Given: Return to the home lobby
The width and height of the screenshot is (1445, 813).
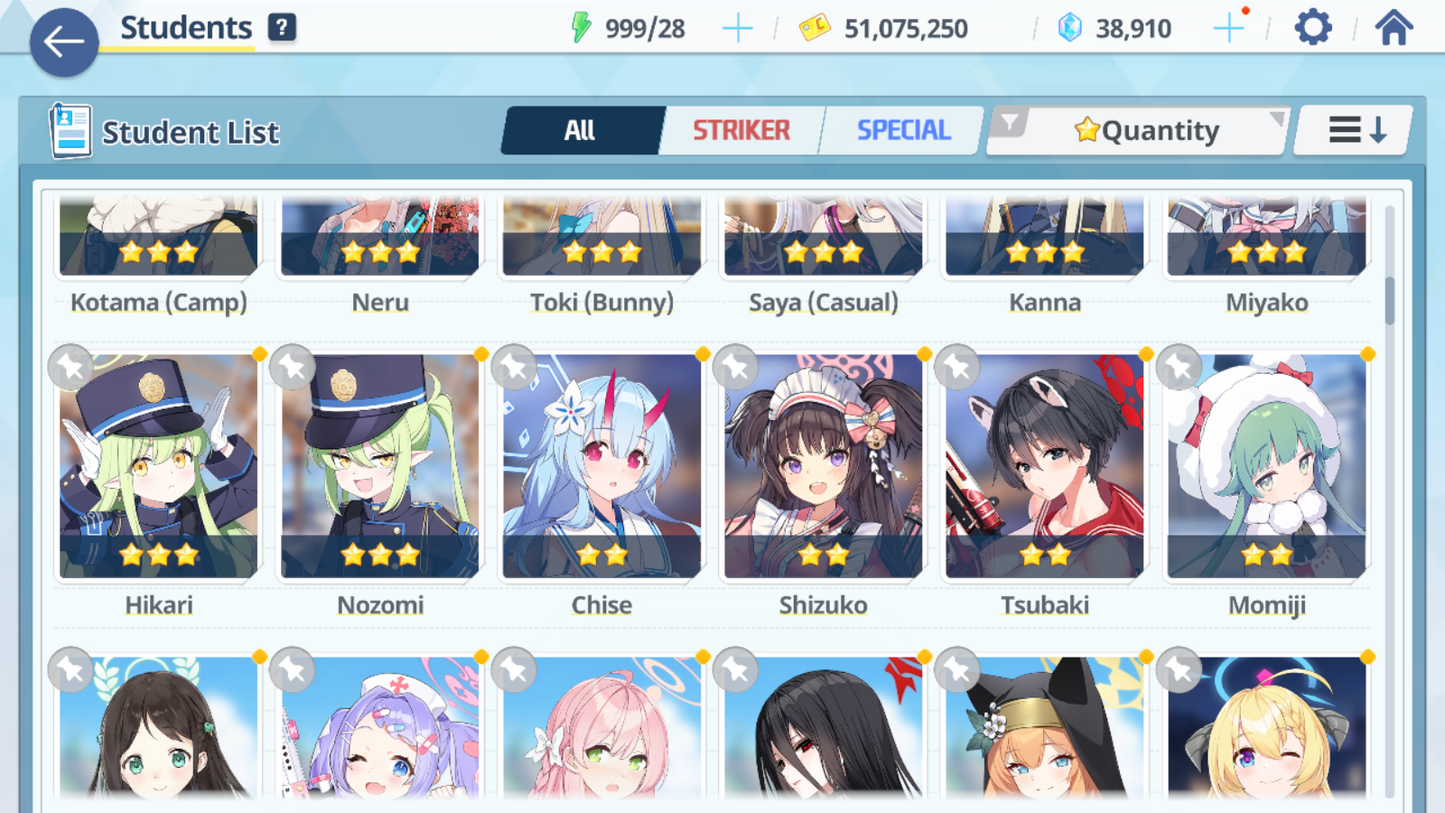Looking at the screenshot, I should pyautogui.click(x=1393, y=28).
